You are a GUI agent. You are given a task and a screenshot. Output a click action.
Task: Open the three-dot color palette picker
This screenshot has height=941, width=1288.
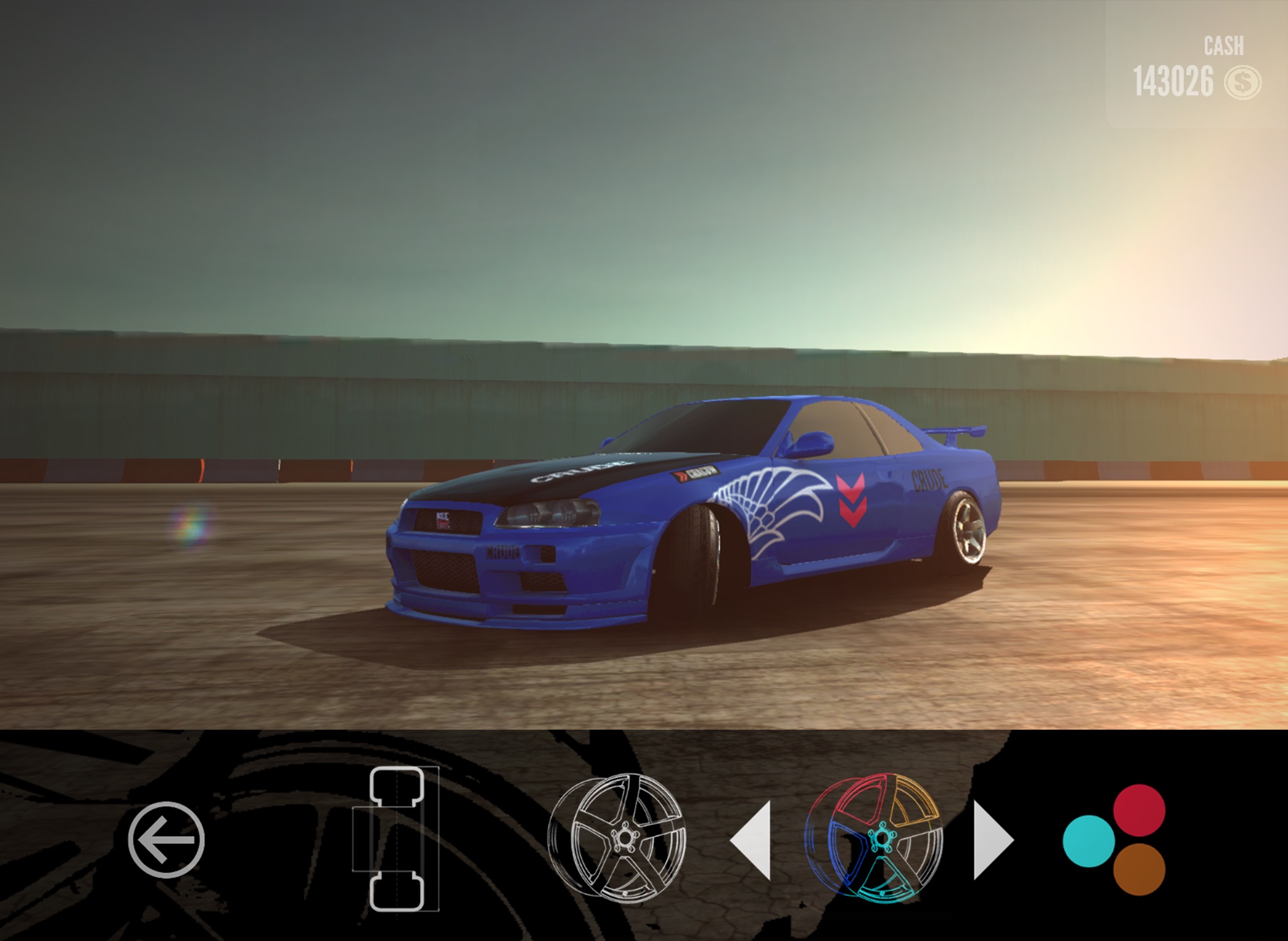1115,839
